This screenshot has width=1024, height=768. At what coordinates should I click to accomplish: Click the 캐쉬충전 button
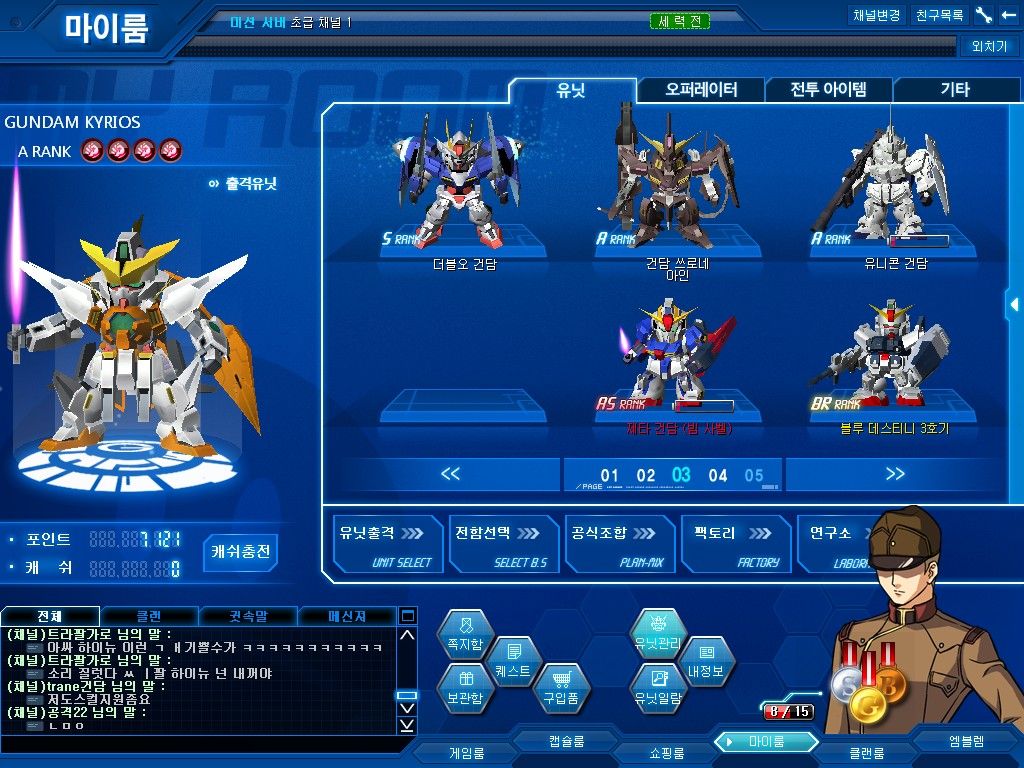coord(240,551)
